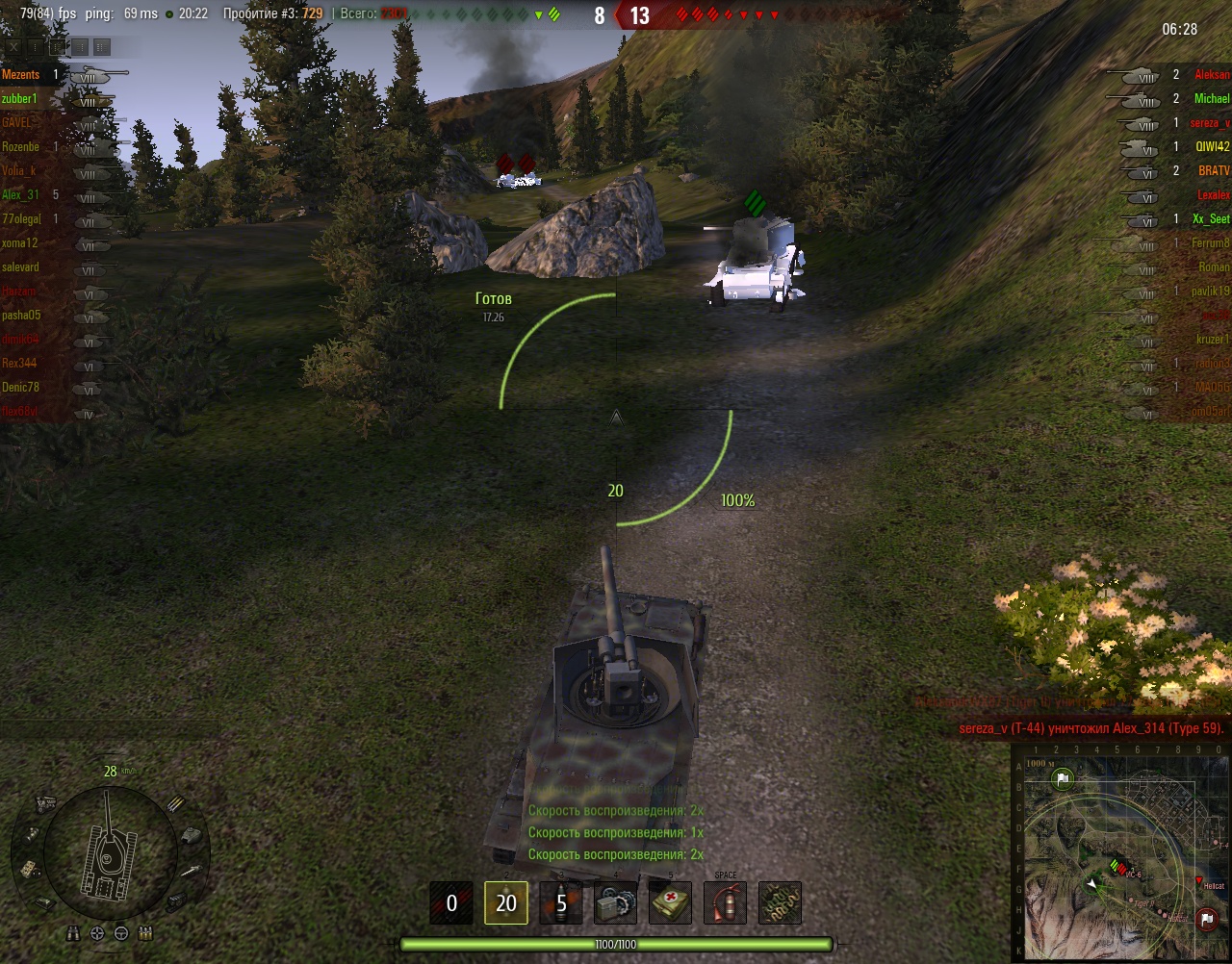Activate the first aid kit consumable
Viewport: 1232px width, 964px height.
point(670,902)
